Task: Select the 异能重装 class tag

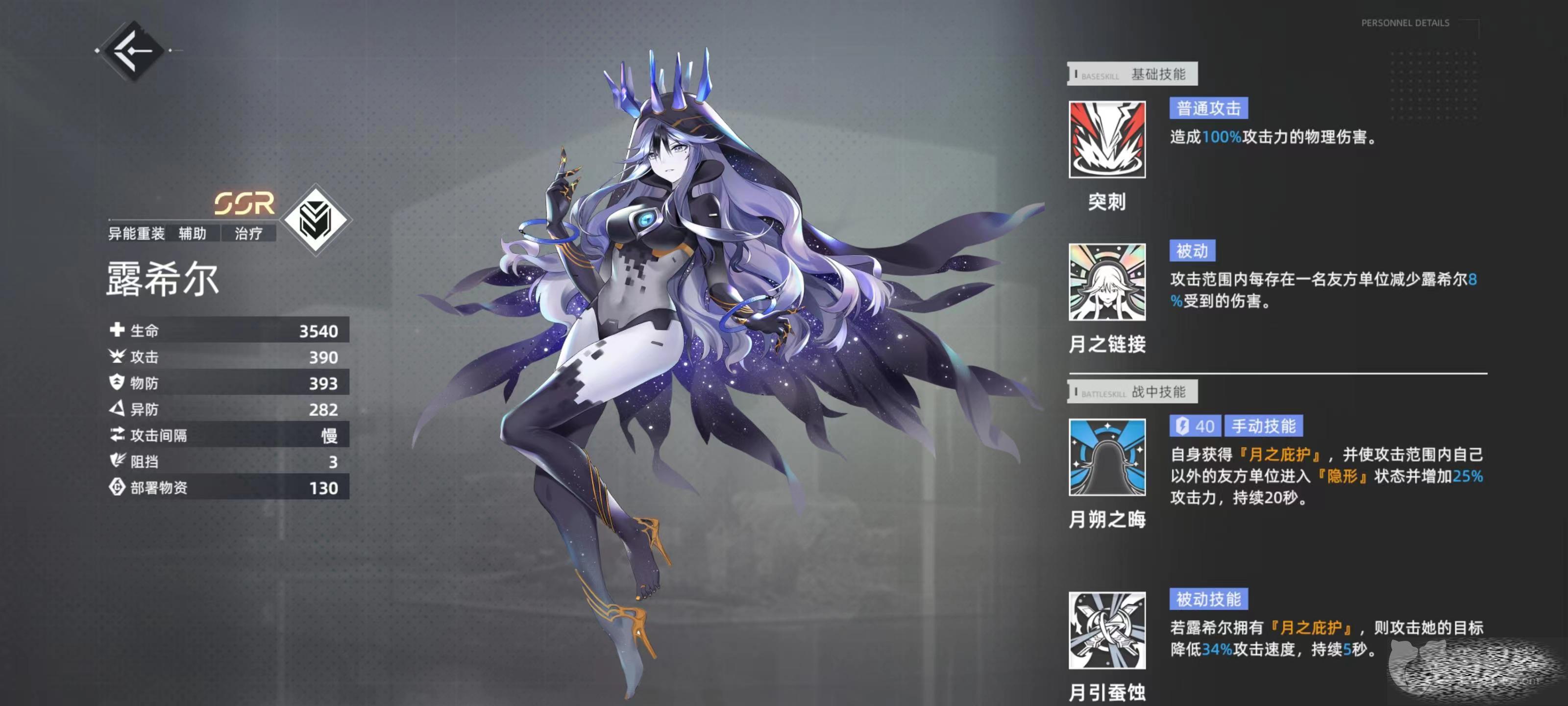Action: tap(136, 233)
